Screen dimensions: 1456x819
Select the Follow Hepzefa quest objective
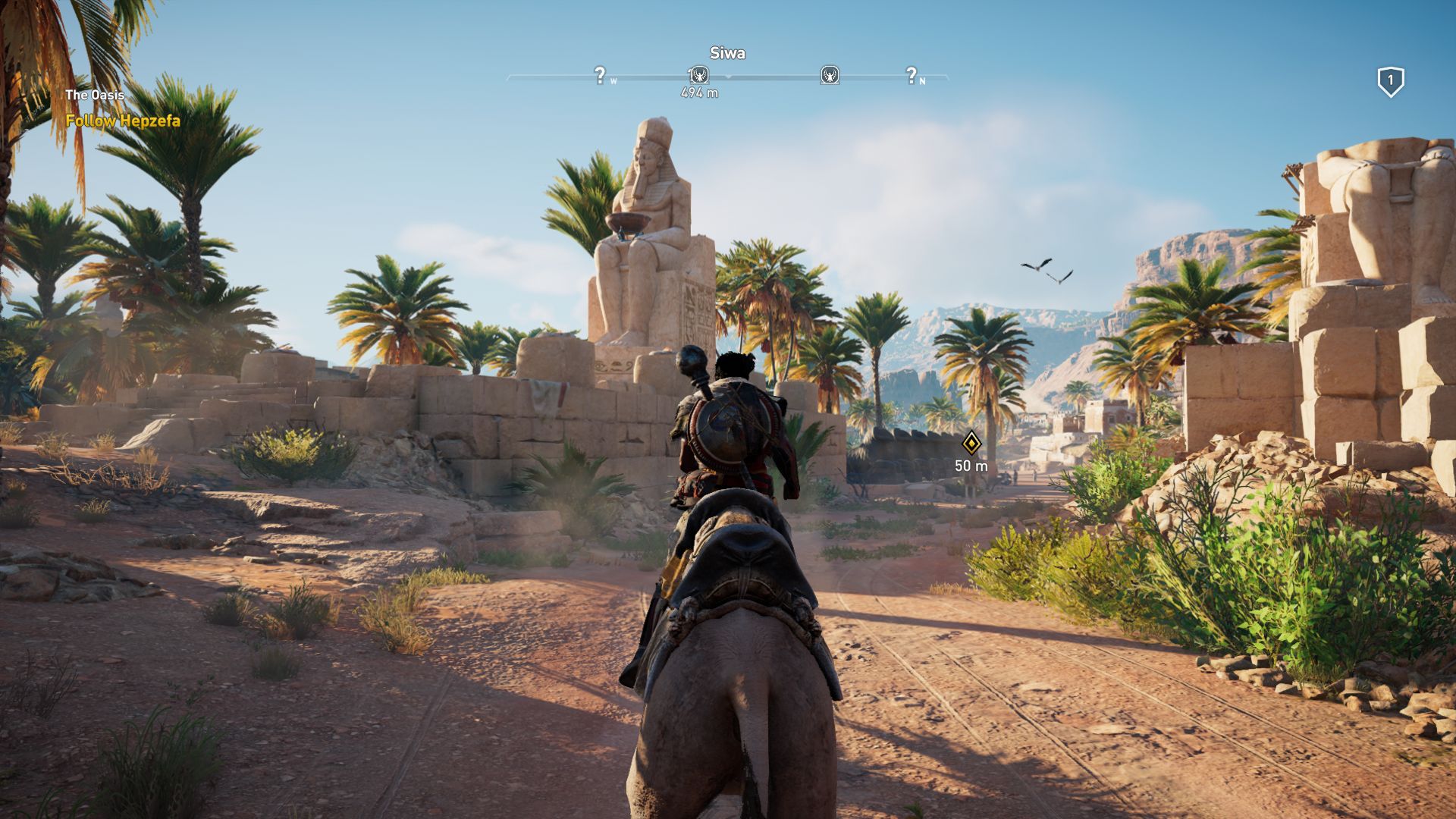pos(123,121)
